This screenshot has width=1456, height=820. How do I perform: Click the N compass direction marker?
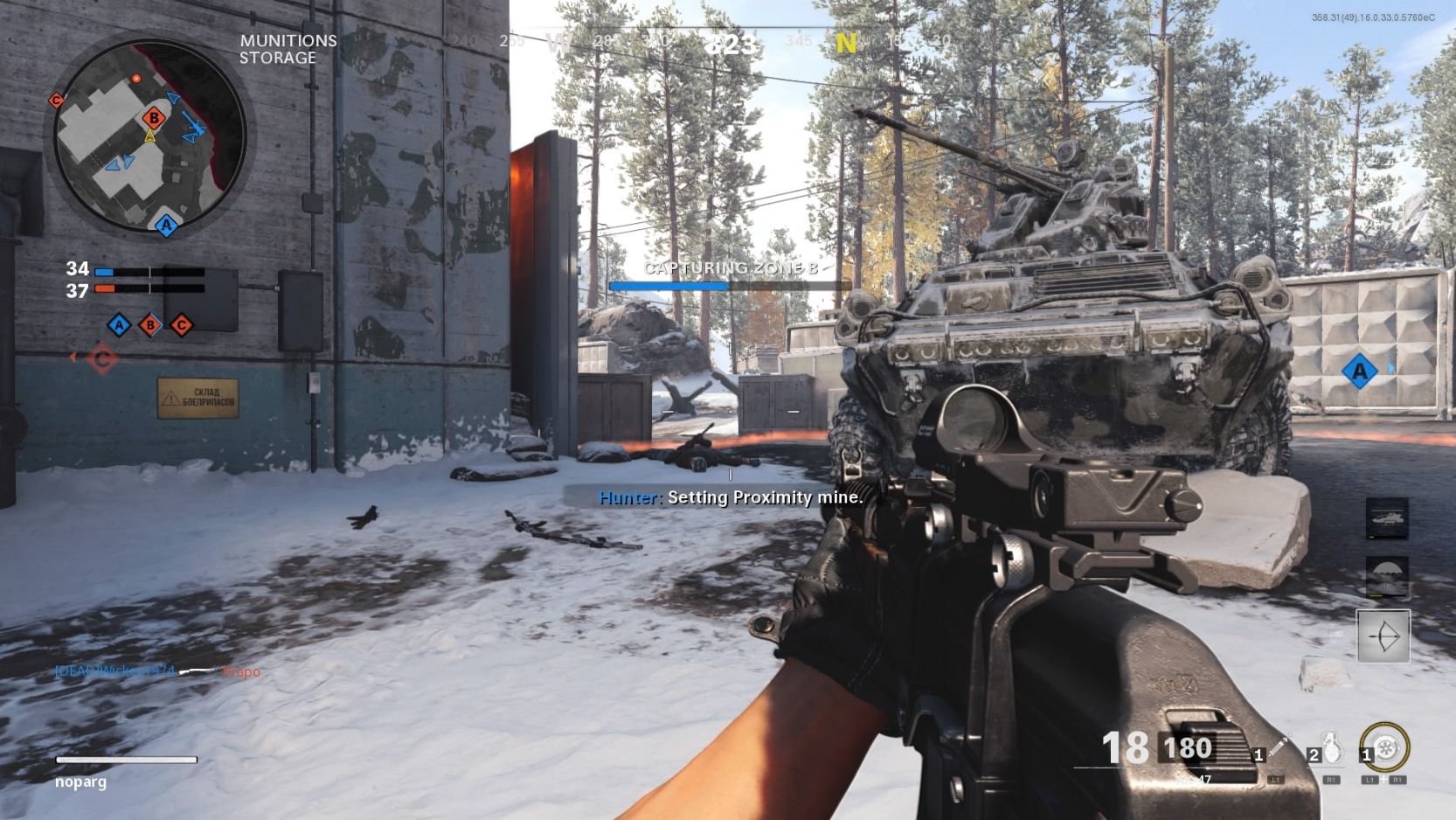(845, 41)
